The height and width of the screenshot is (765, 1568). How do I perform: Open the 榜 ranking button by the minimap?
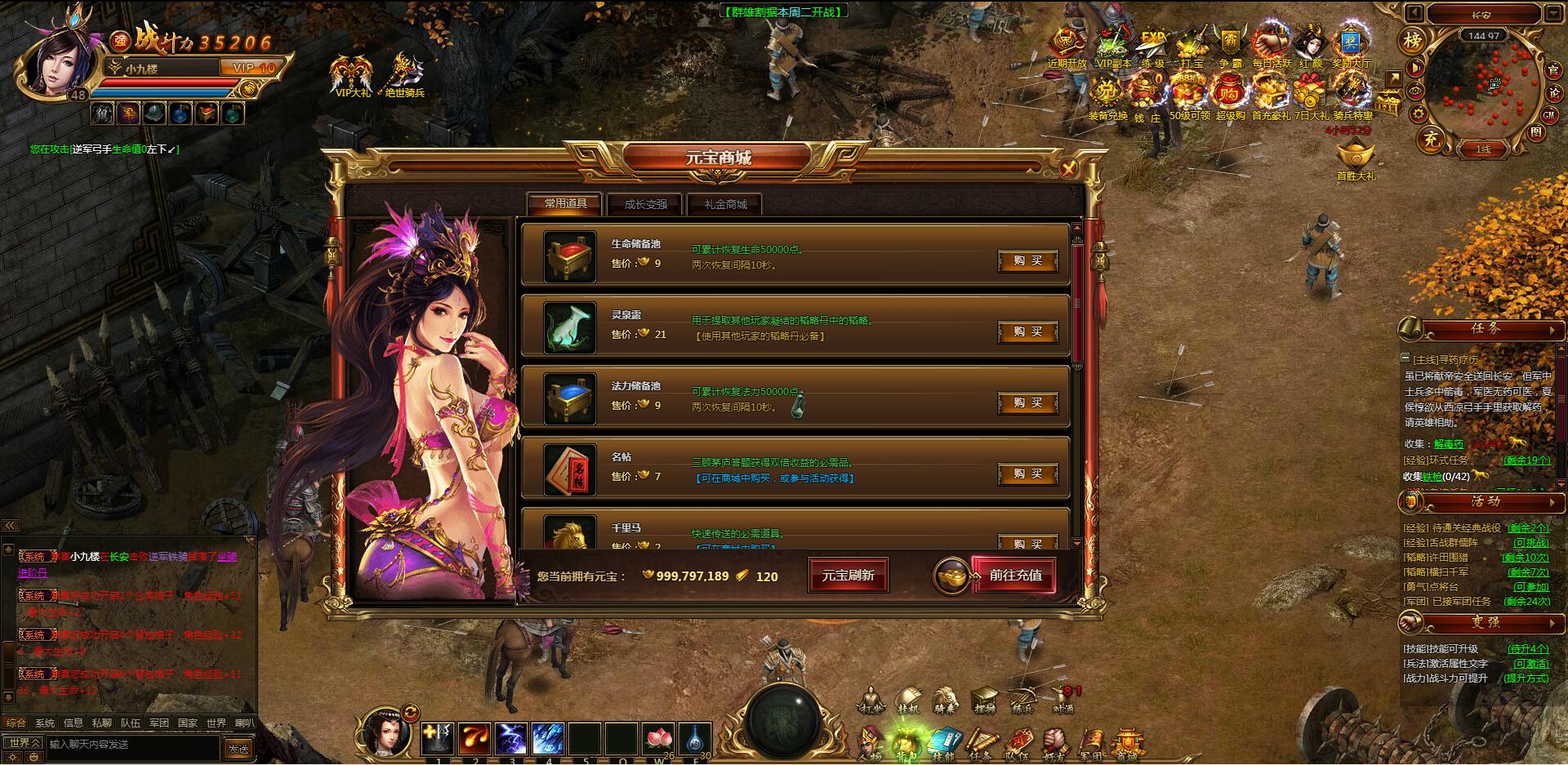click(x=1412, y=41)
